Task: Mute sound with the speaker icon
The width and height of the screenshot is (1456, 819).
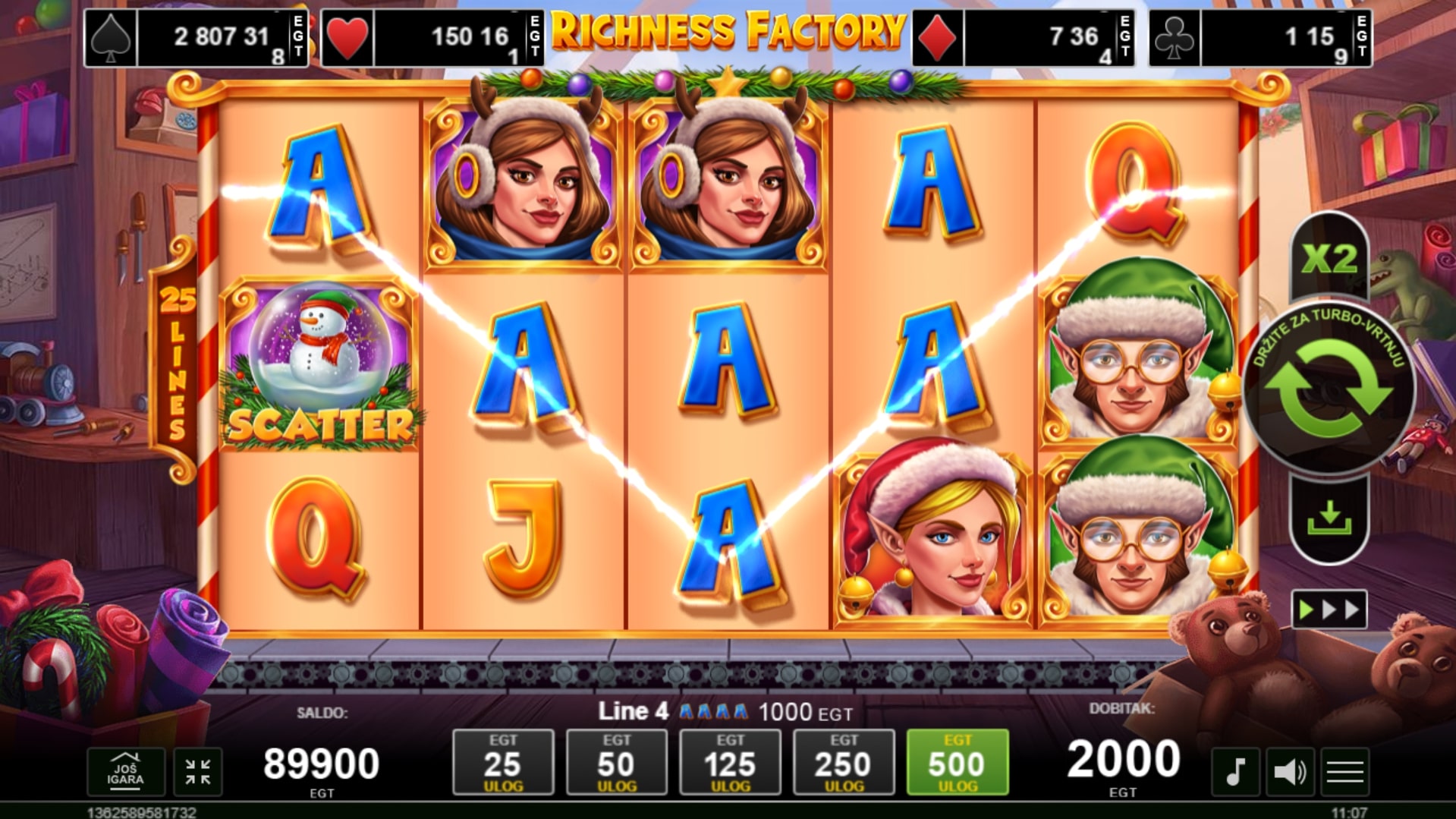Action: pyautogui.click(x=1290, y=772)
